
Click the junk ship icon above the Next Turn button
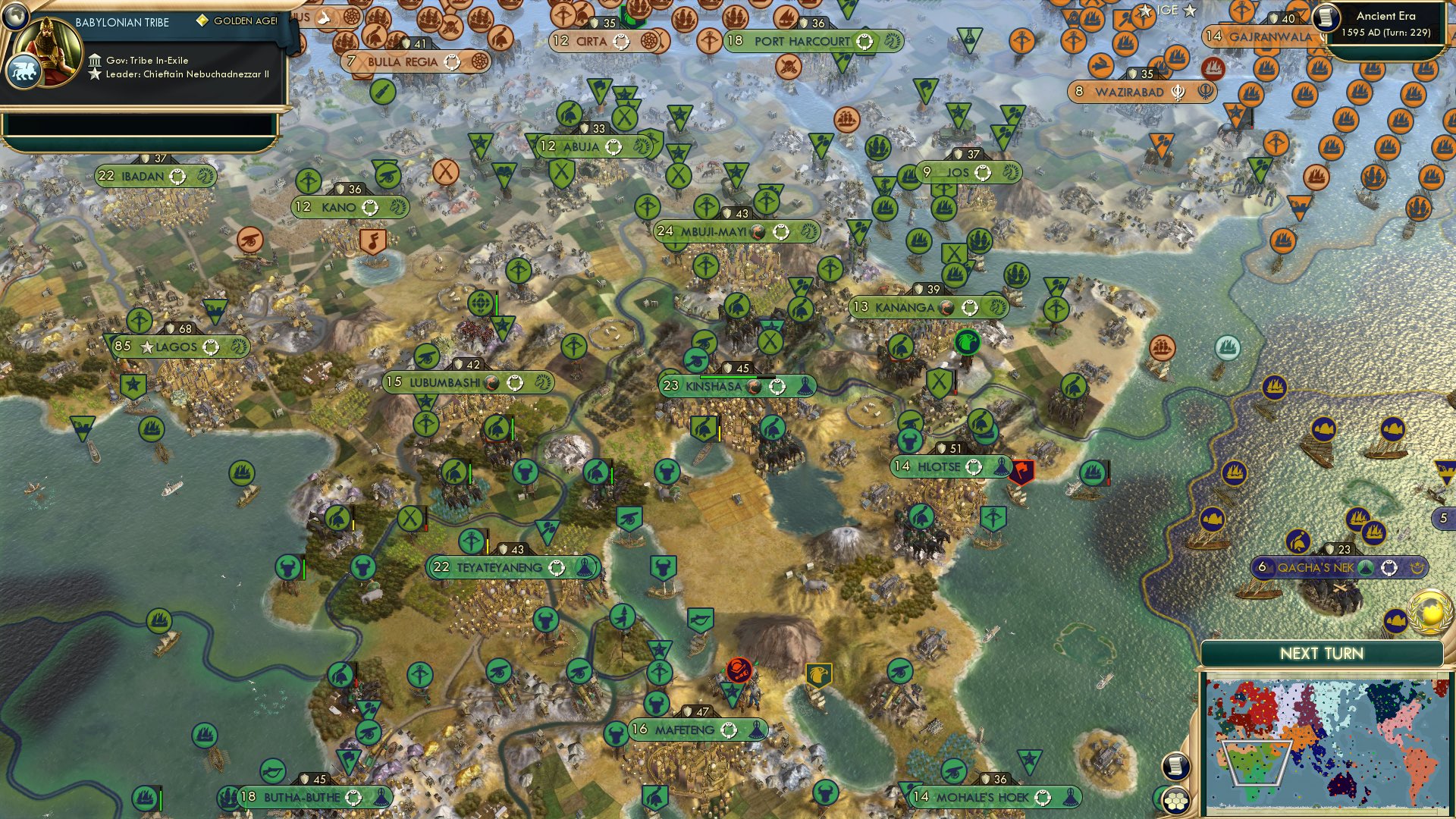pos(1395,622)
